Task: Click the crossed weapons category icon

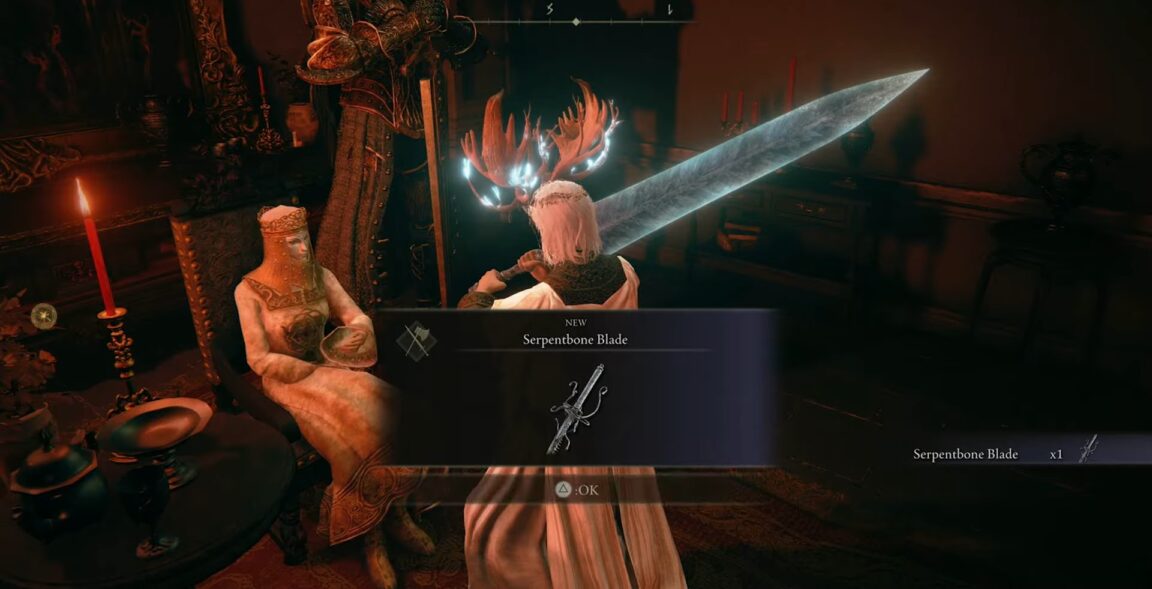Action: 415,340
